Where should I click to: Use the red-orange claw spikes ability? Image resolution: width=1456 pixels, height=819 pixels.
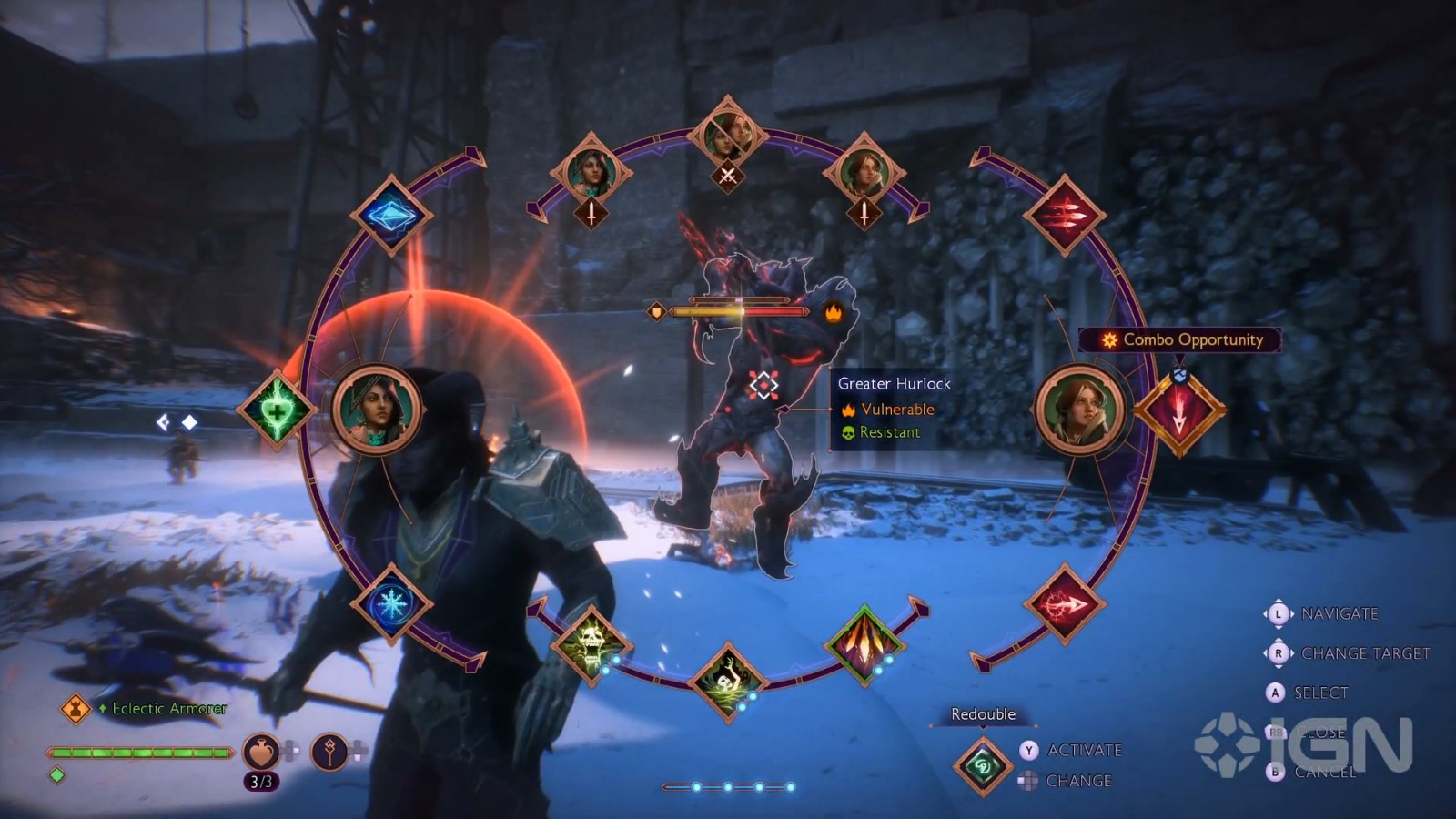coord(864,643)
